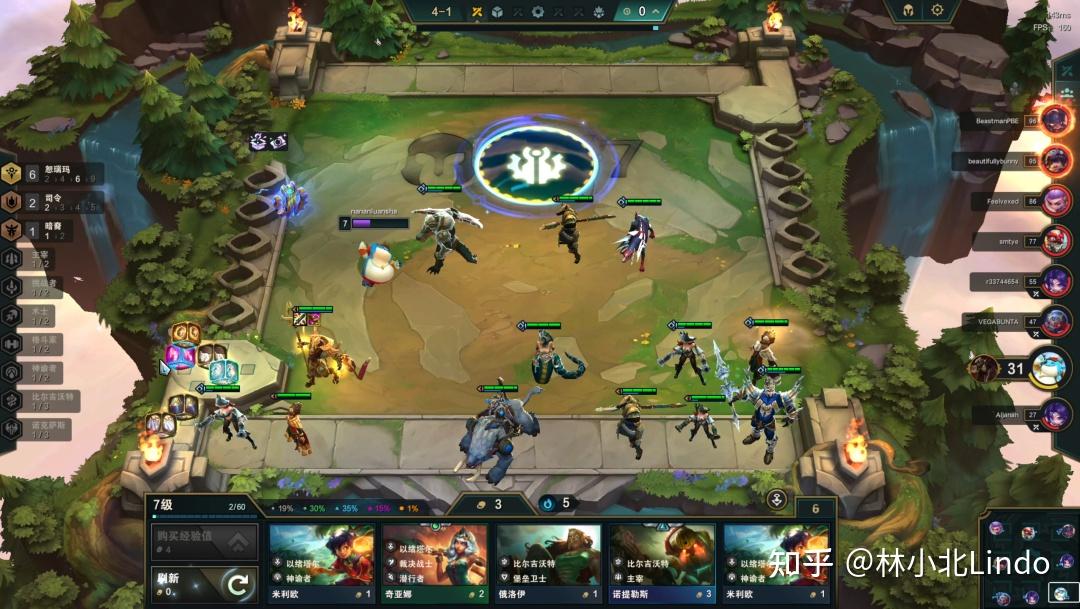Buy the 奇亚娜 champion card
Image resolution: width=1080 pixels, height=609 pixels.
point(435,563)
